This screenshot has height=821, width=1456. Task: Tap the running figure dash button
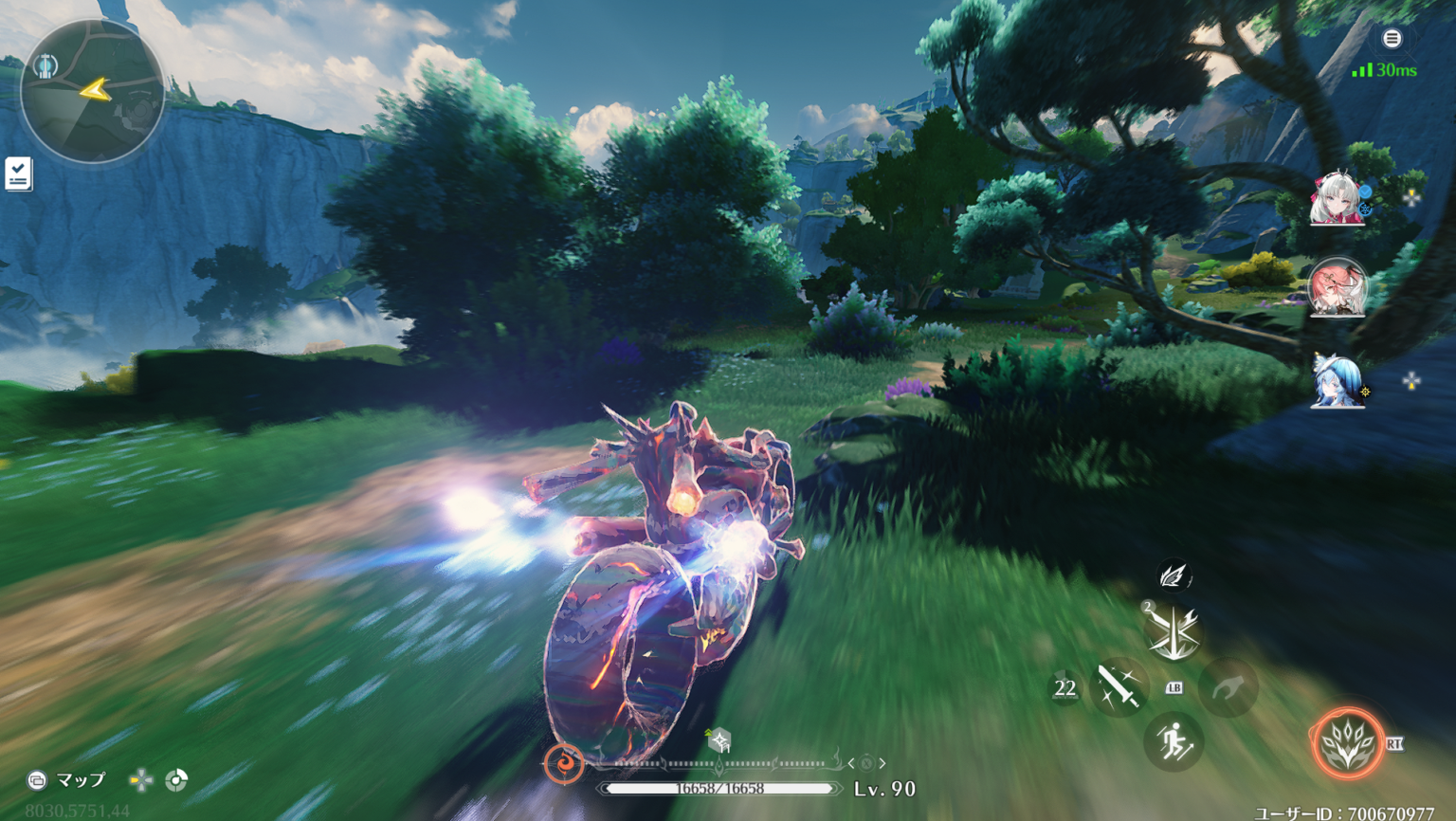(1174, 741)
